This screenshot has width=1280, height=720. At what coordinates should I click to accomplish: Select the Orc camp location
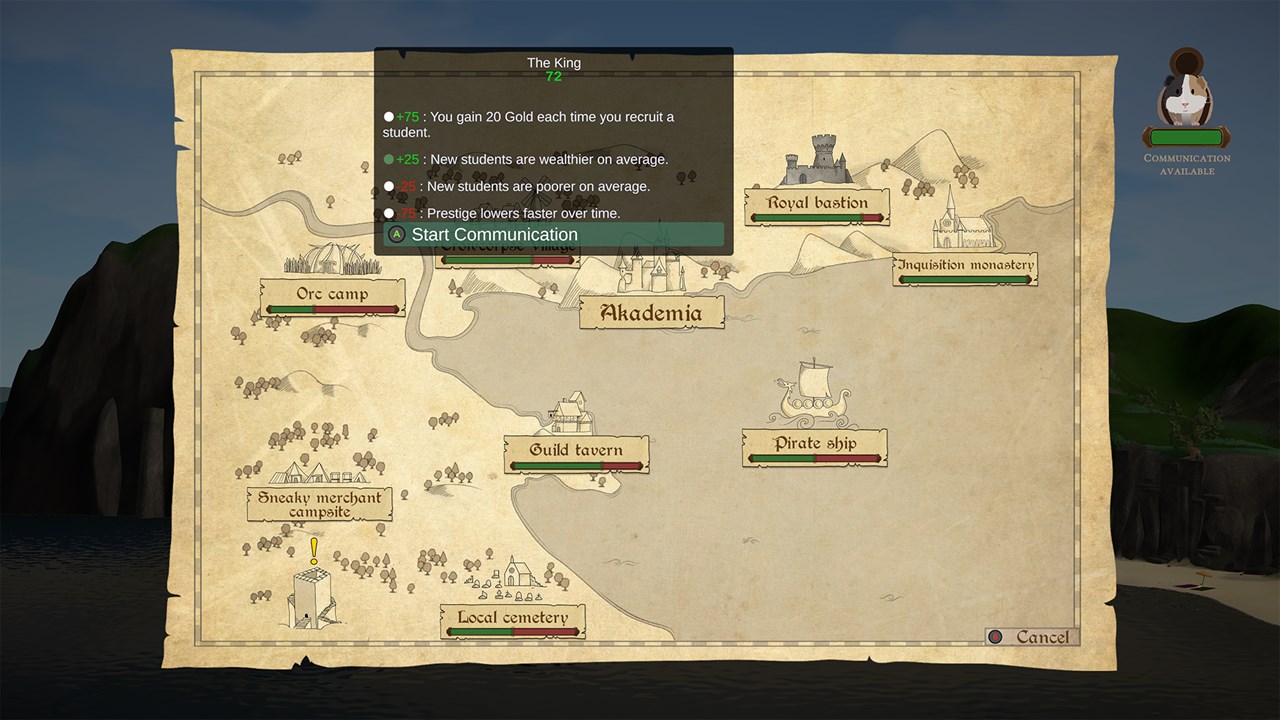(x=332, y=296)
